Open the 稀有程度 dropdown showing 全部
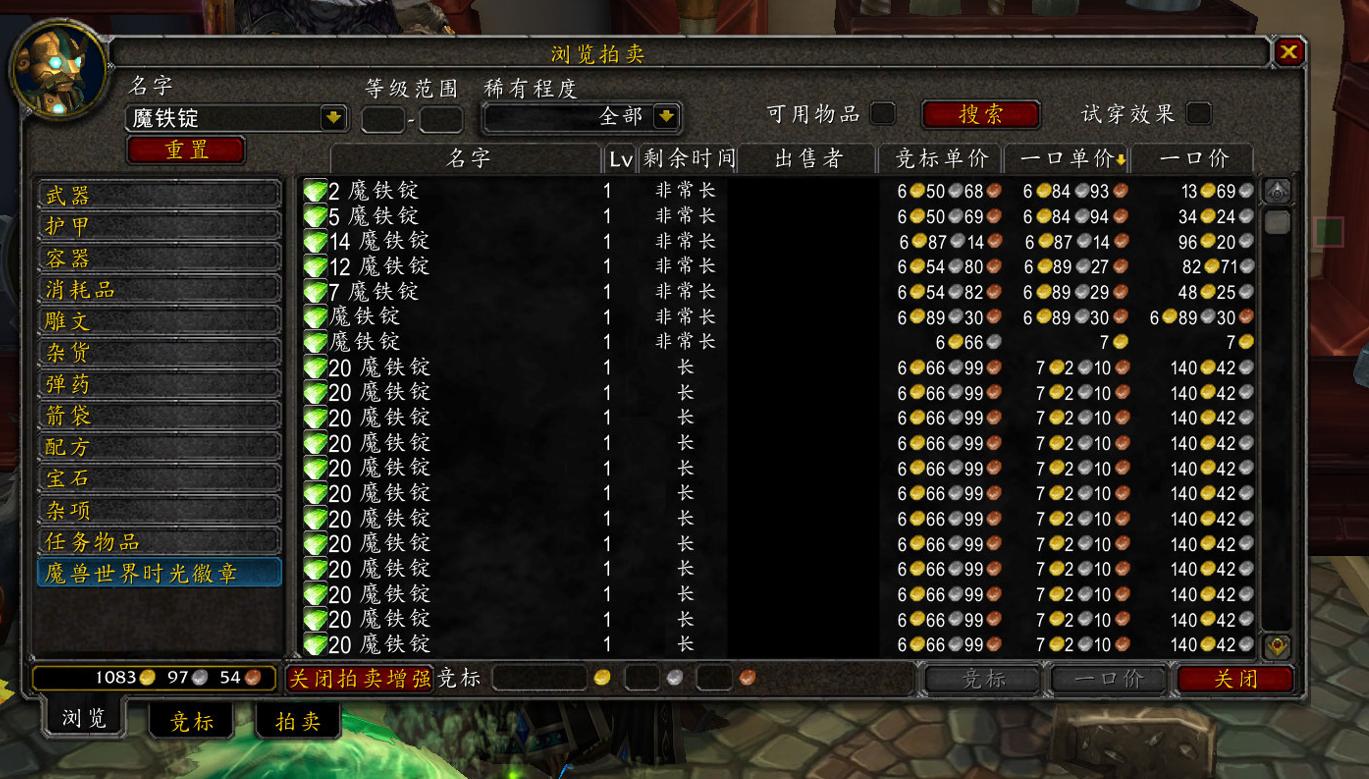The width and height of the screenshot is (1369, 779). [x=665, y=114]
